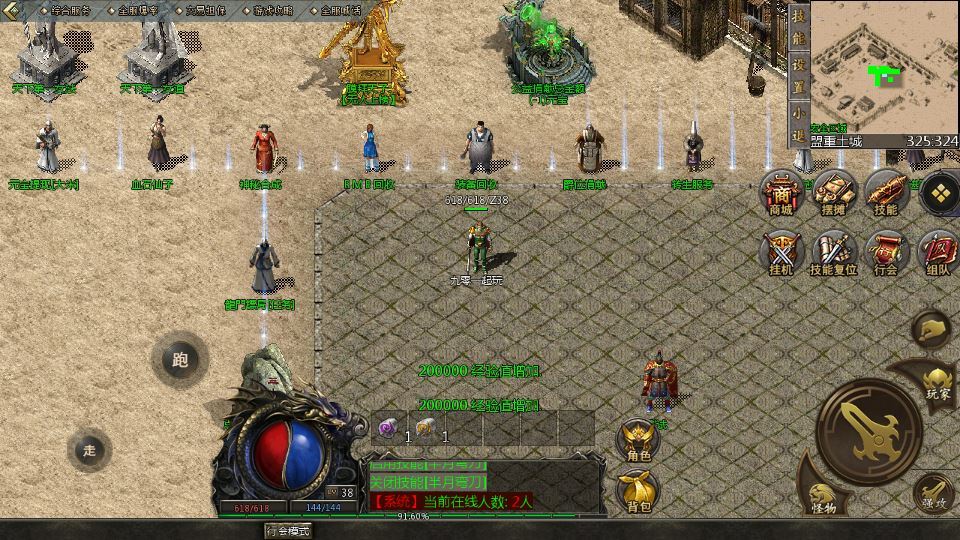Activate the 强攻 forced attack button

(934, 492)
